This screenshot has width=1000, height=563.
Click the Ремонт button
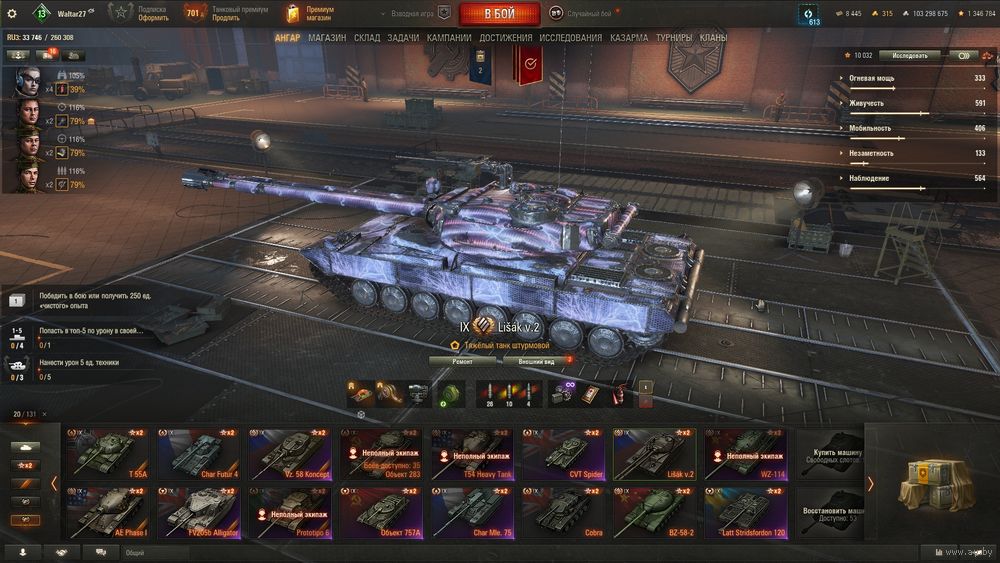tap(463, 360)
